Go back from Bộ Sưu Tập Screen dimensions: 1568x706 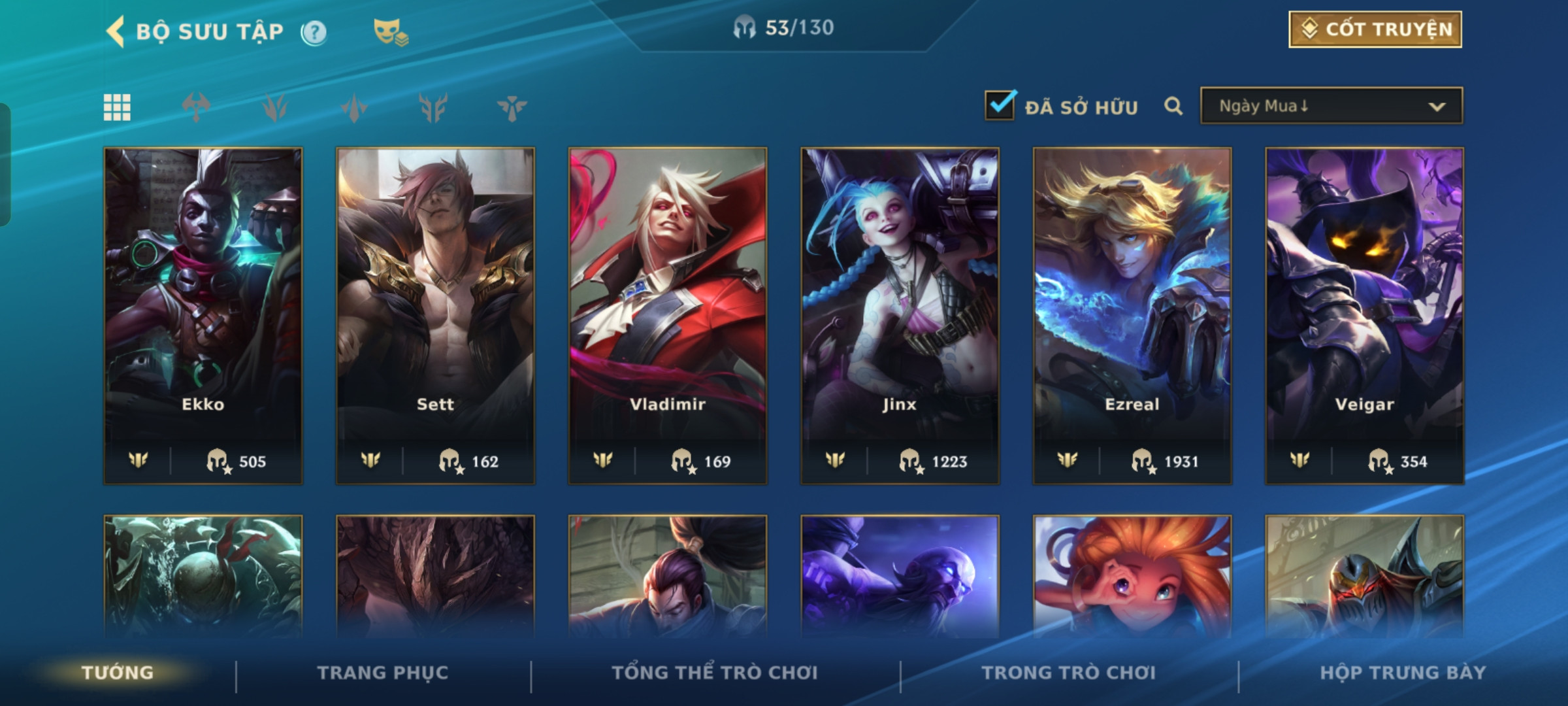(x=116, y=31)
